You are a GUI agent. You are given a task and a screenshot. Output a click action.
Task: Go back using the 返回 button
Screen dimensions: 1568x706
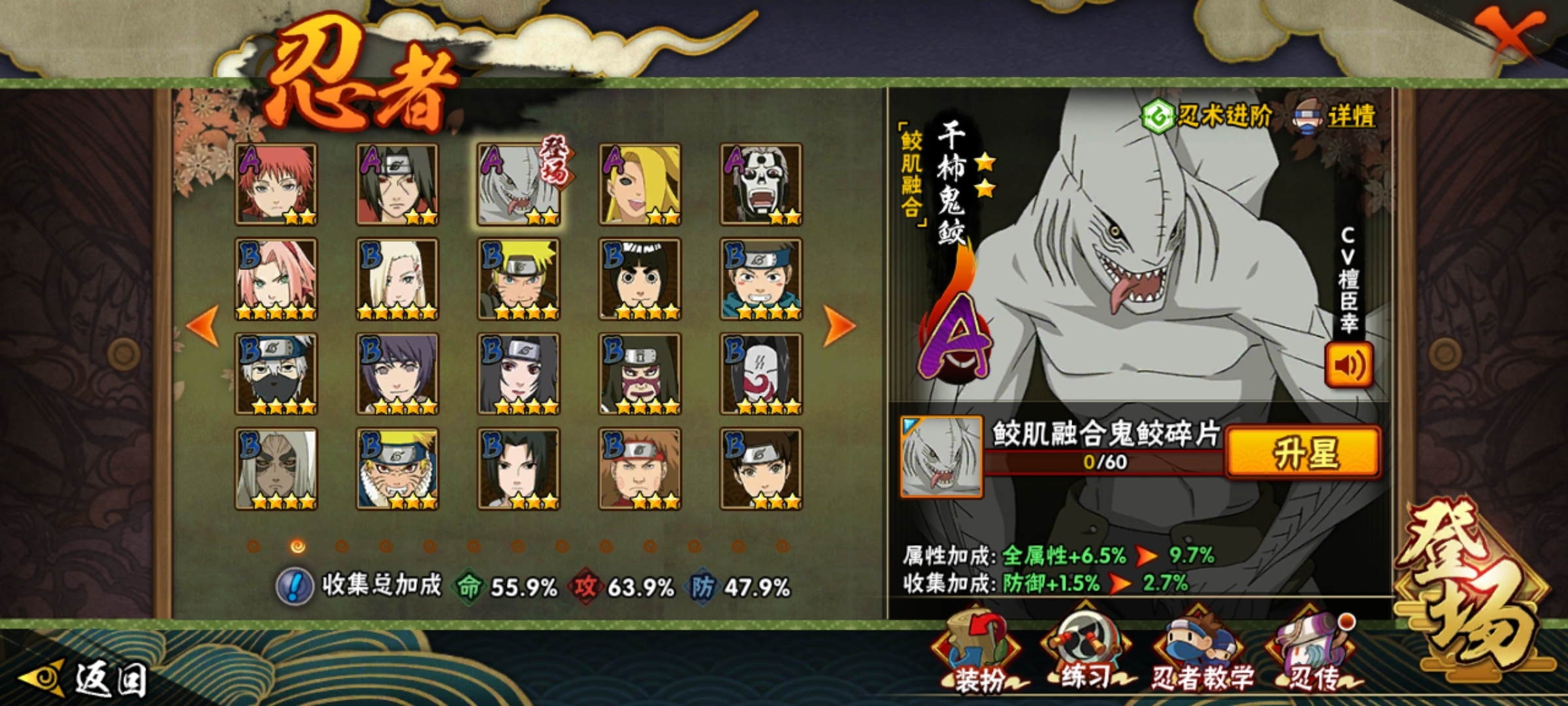(85, 680)
